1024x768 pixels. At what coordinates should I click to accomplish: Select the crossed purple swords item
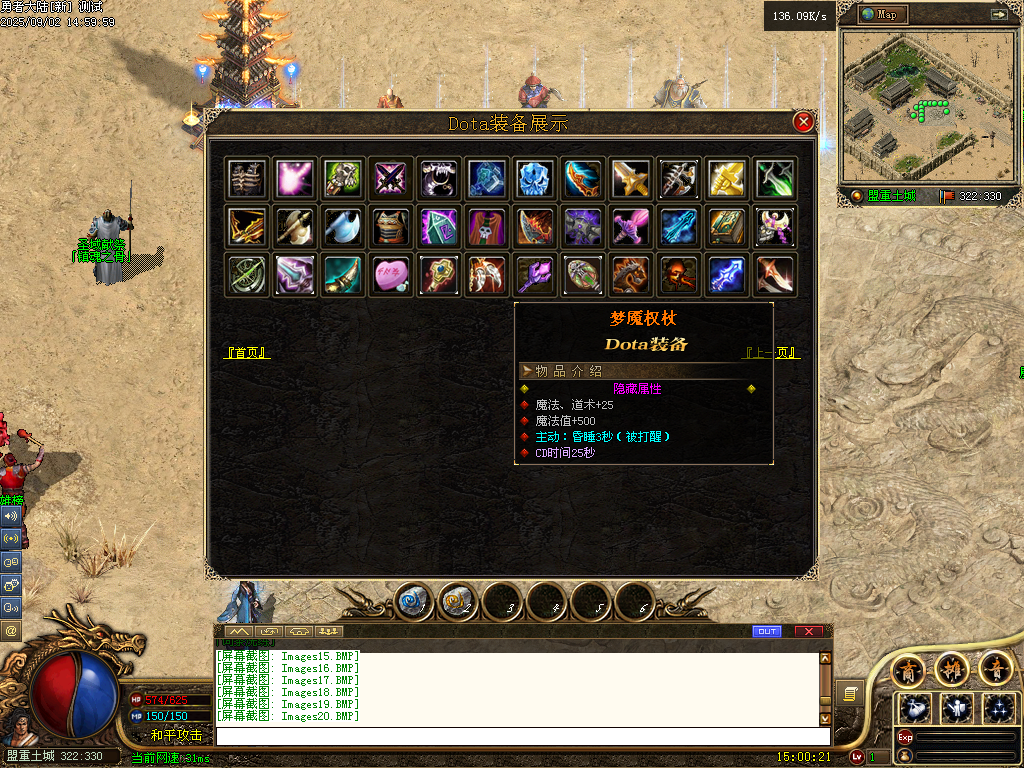389,178
